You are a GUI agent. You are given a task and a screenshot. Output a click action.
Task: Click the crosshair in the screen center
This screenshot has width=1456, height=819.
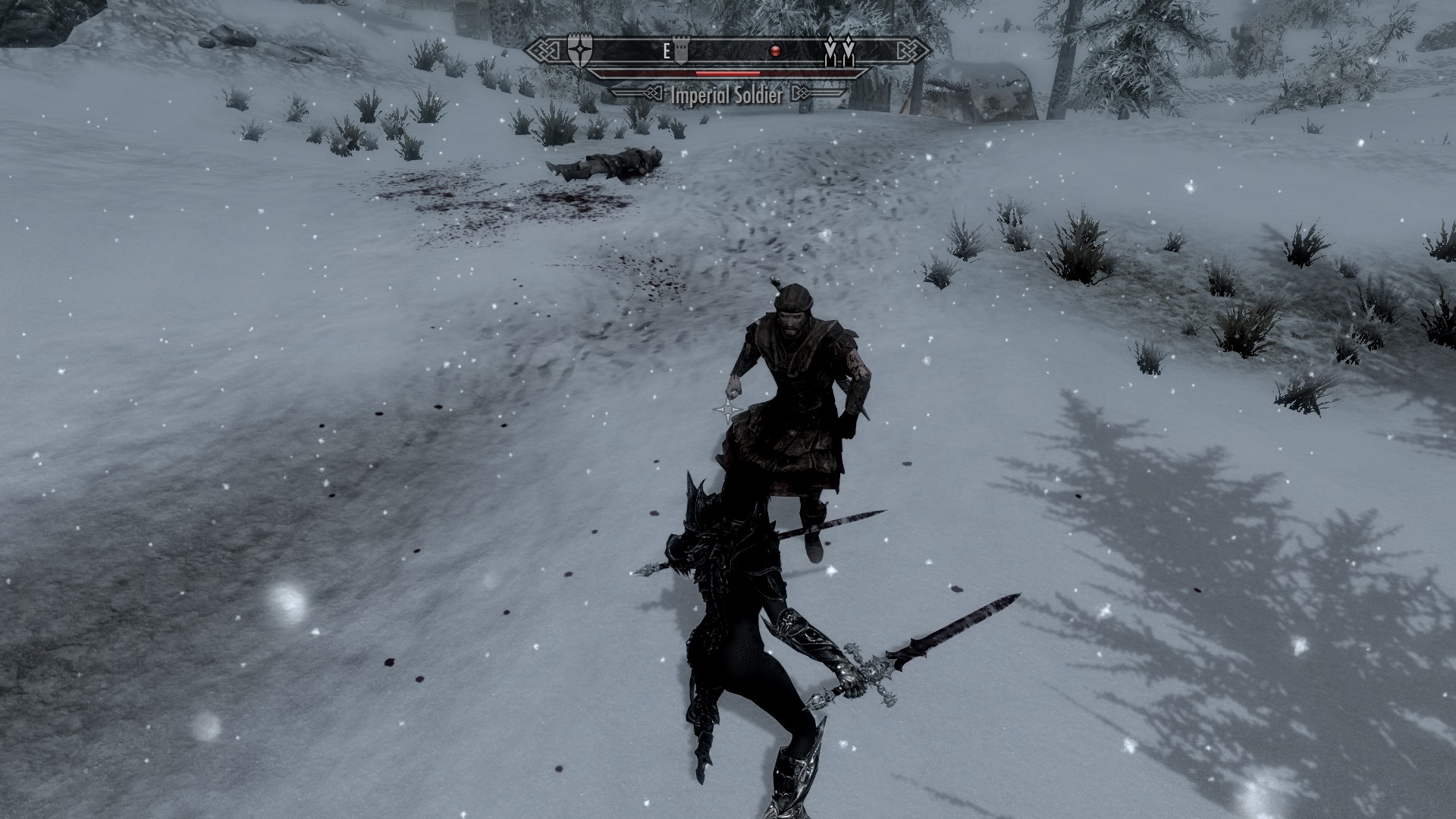[728, 409]
